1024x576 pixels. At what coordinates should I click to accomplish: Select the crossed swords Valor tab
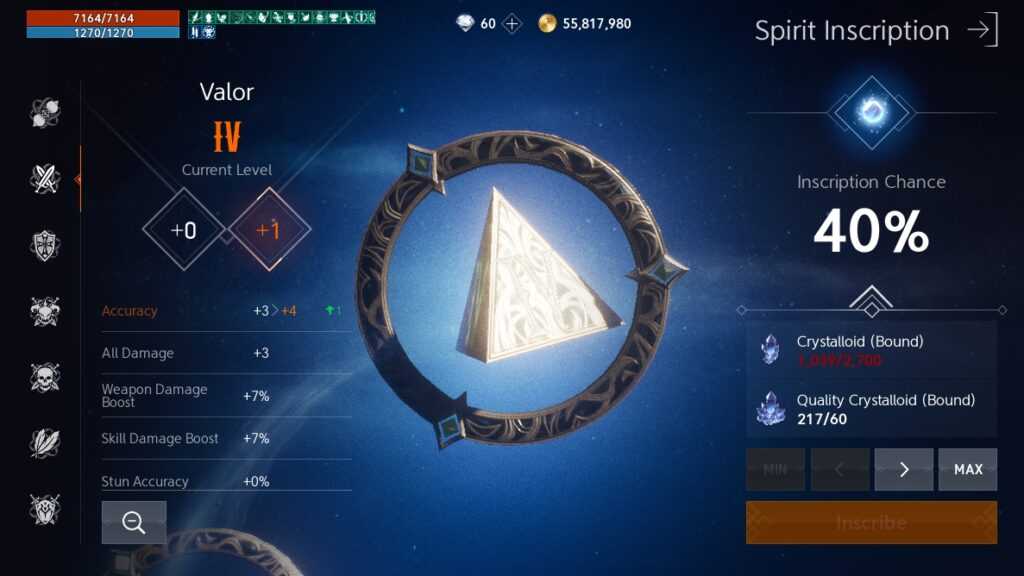tap(45, 179)
